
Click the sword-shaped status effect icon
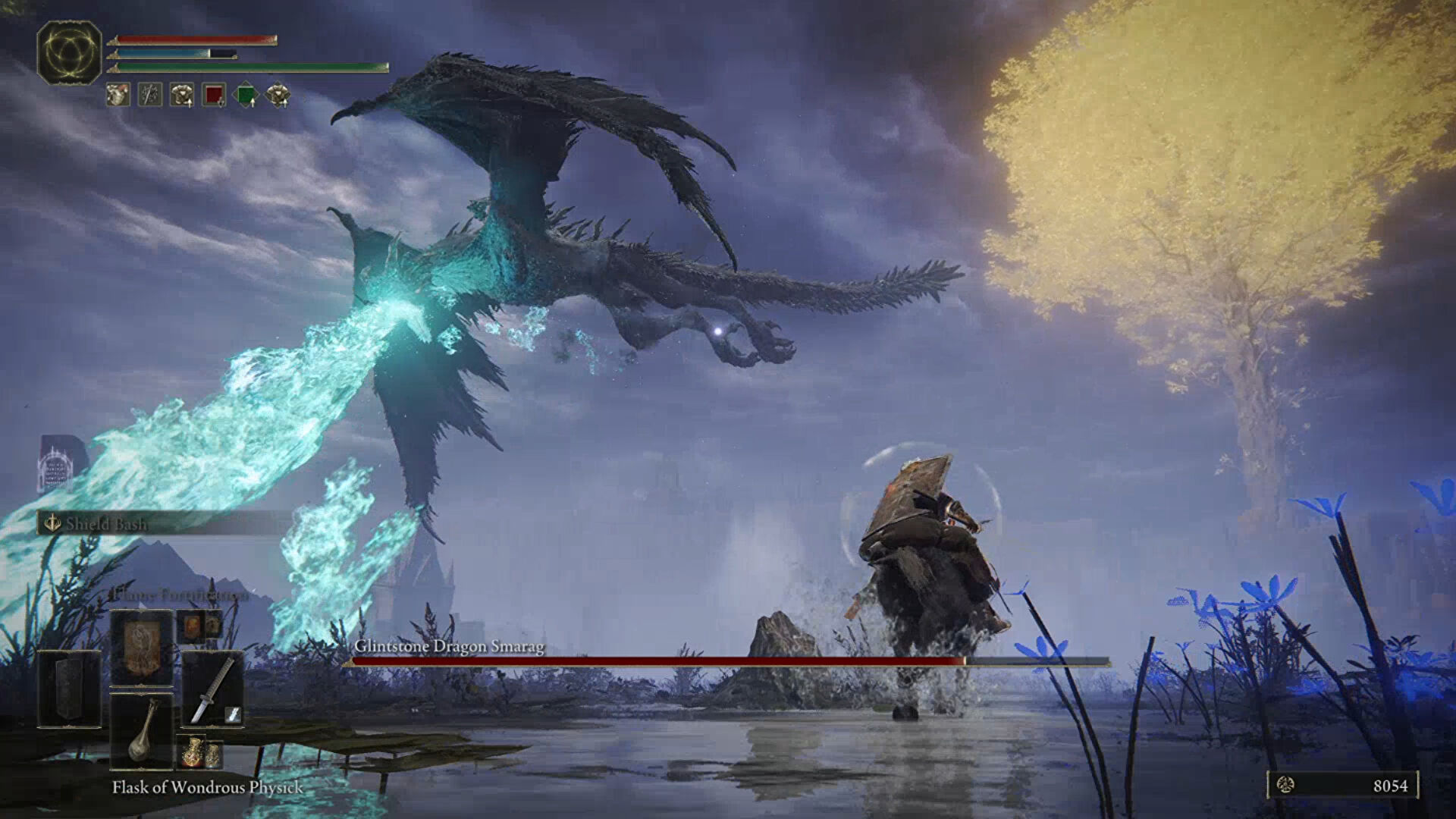150,95
